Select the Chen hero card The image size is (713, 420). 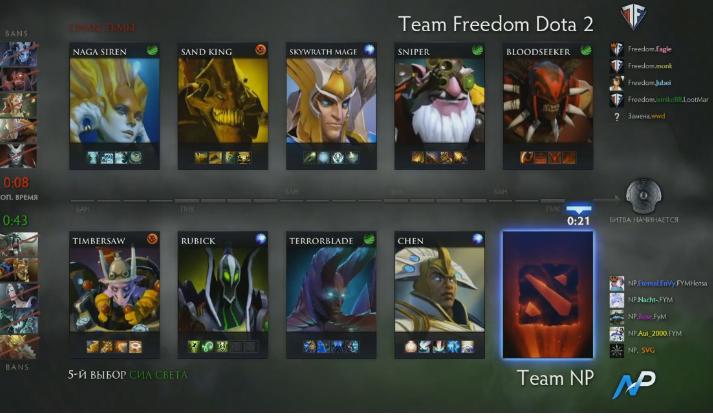[x=439, y=290]
